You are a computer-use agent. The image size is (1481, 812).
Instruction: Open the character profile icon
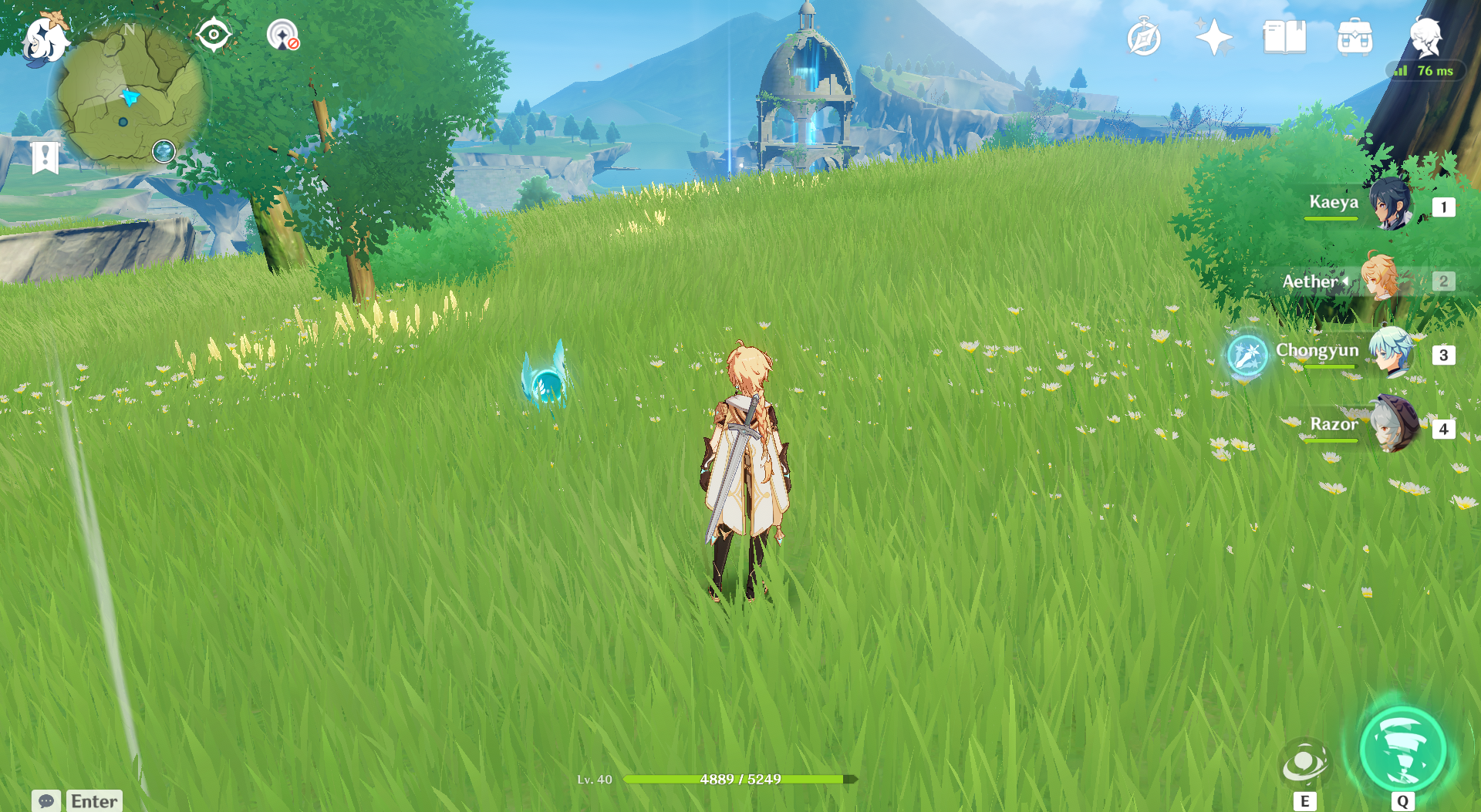click(1425, 36)
